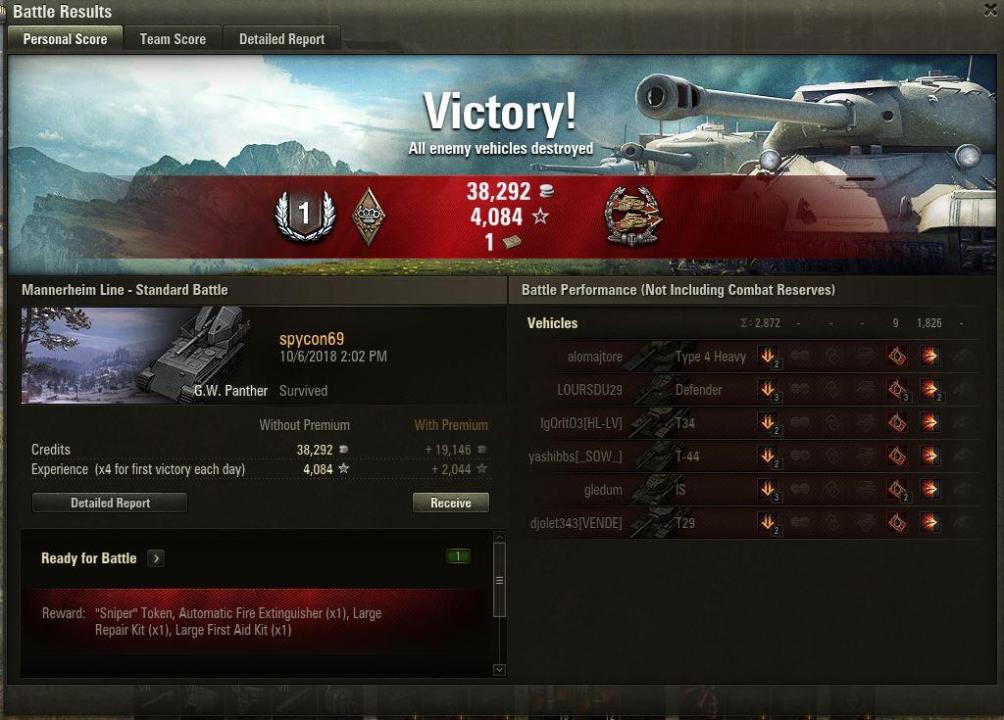The height and width of the screenshot is (720, 1004).
Task: Switch to the Personal Score tab
Action: (x=65, y=39)
